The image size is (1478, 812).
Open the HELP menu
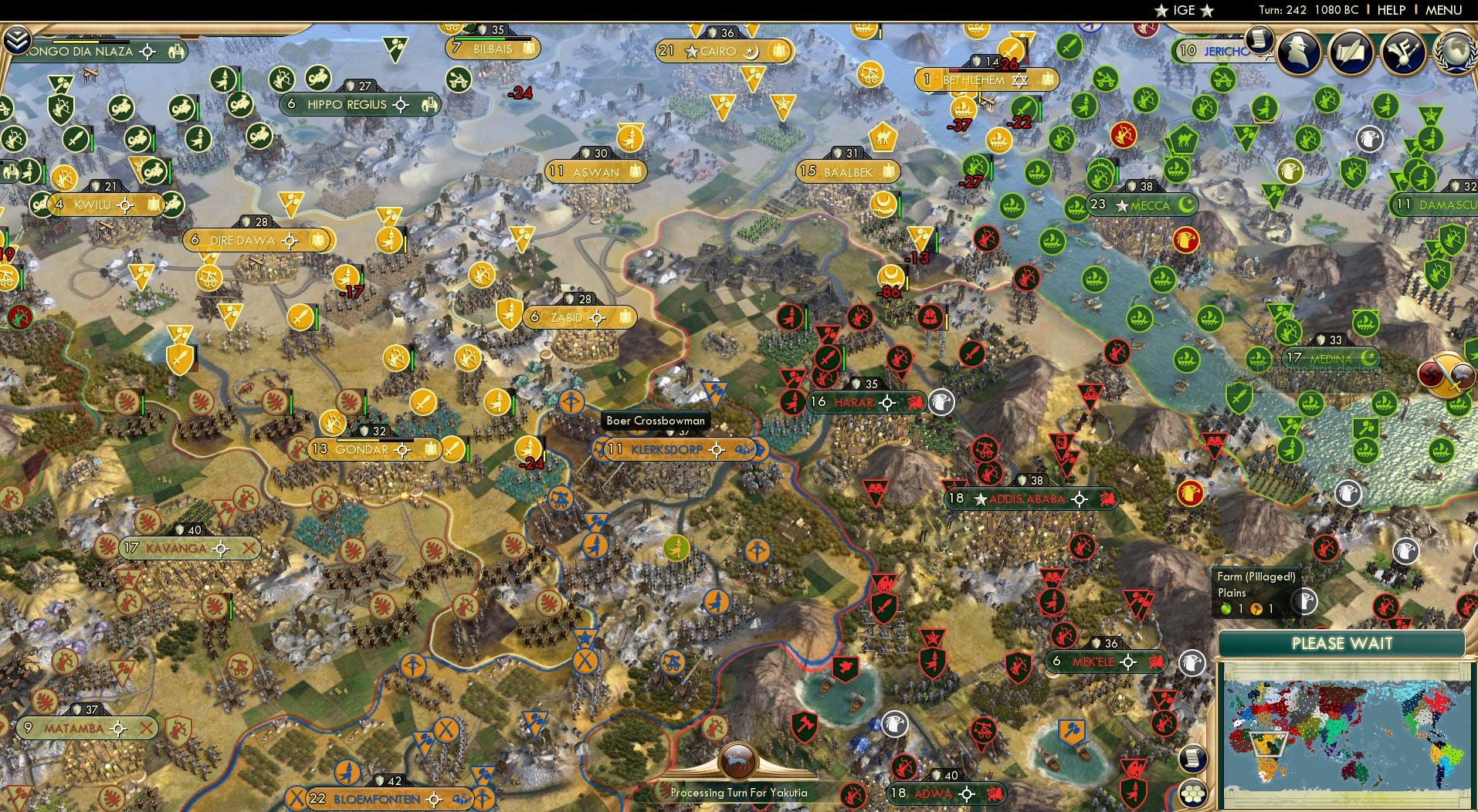1390,10
